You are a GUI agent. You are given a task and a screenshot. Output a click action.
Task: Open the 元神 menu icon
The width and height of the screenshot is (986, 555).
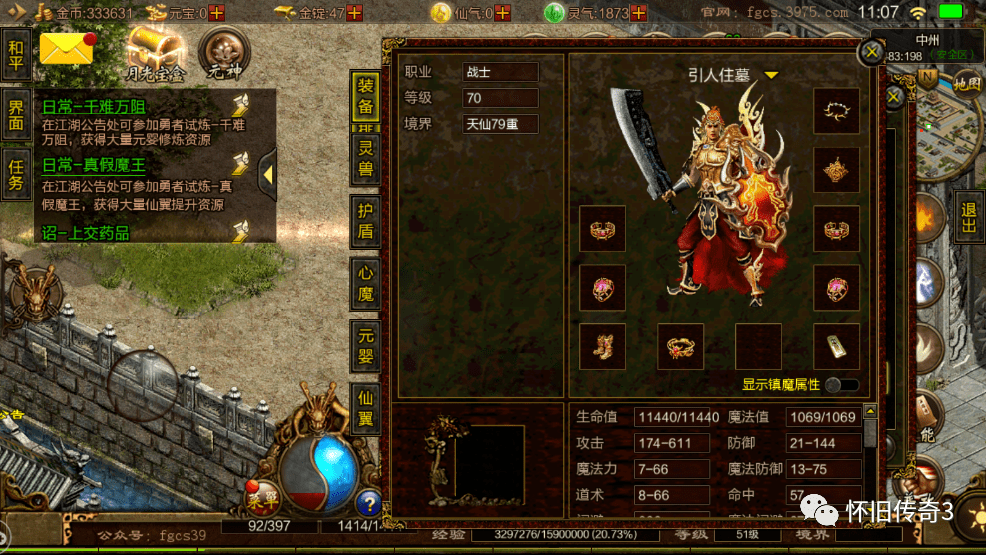pos(225,54)
